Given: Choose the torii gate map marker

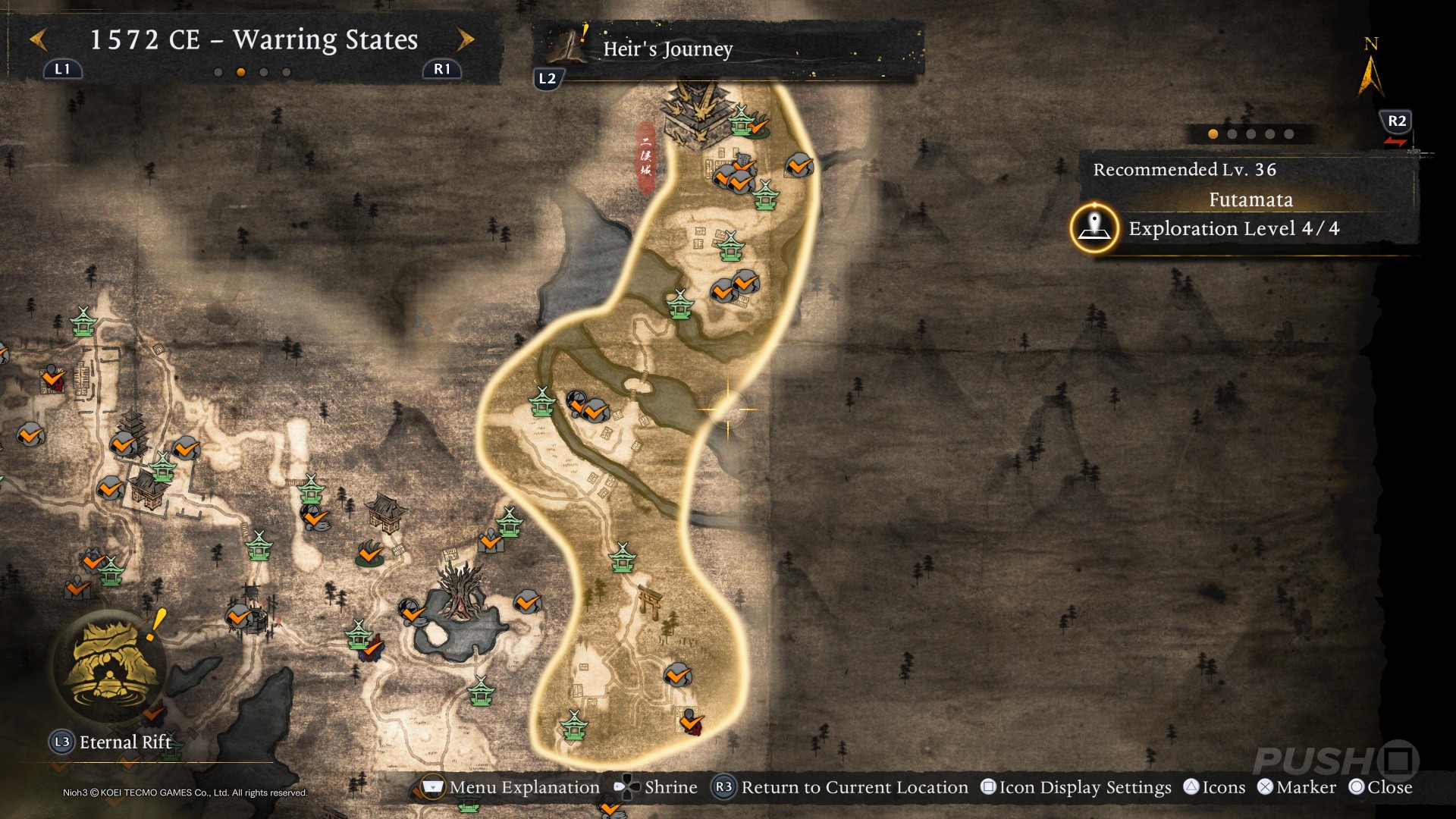Looking at the screenshot, I should click(650, 601).
